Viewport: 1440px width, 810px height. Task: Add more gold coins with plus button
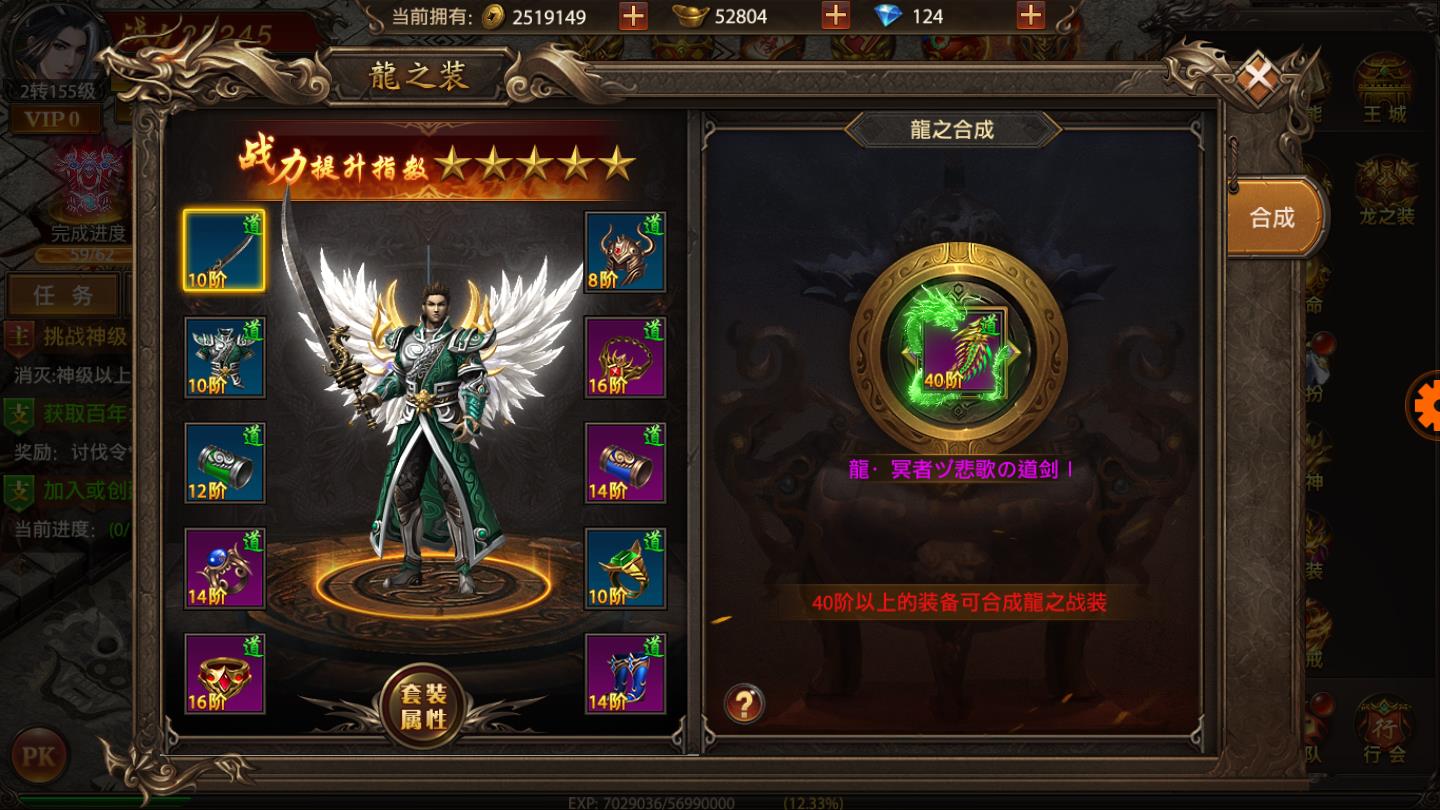(x=633, y=16)
